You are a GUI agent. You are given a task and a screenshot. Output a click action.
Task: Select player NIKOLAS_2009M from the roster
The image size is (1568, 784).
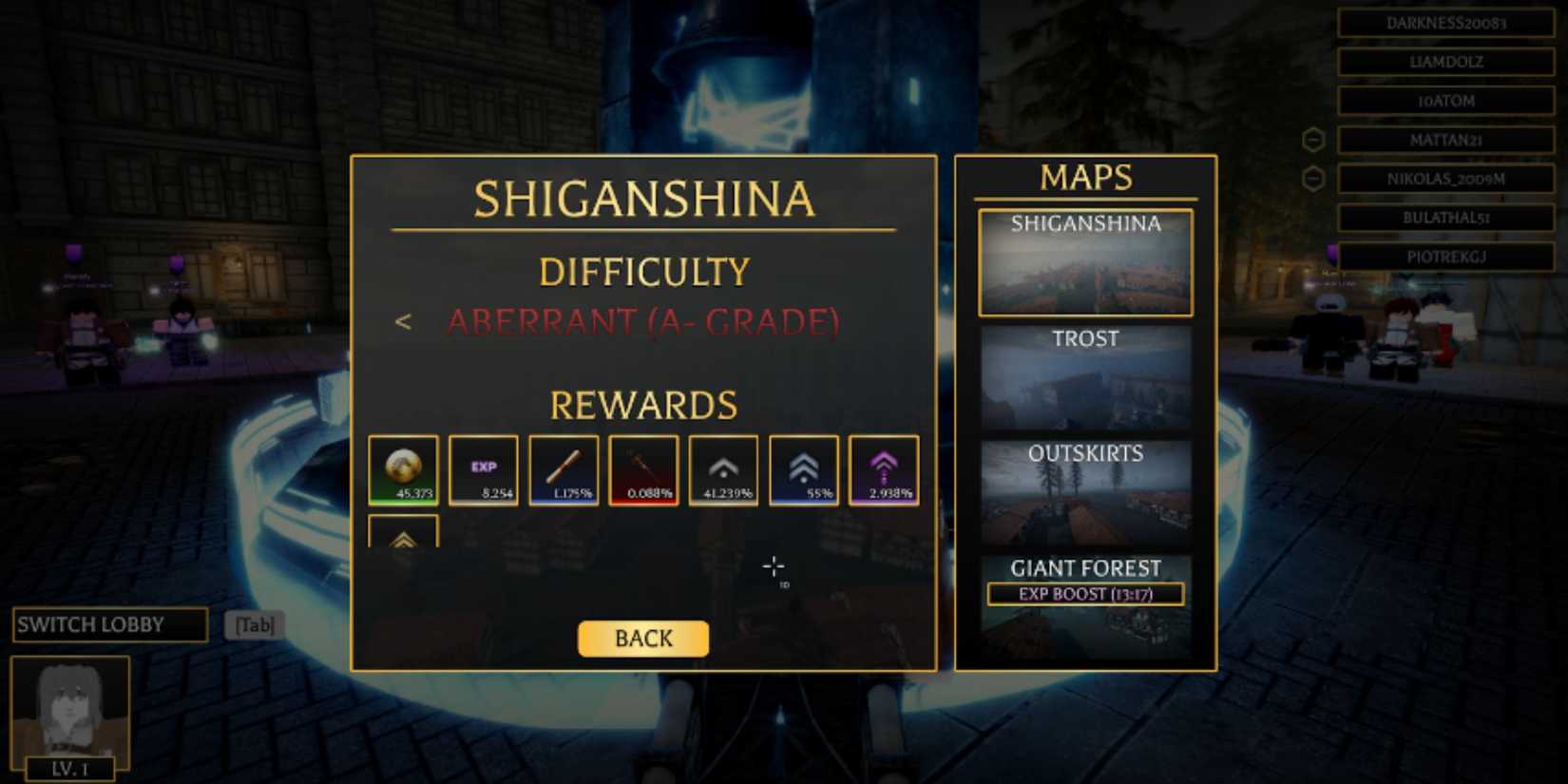click(x=1445, y=179)
